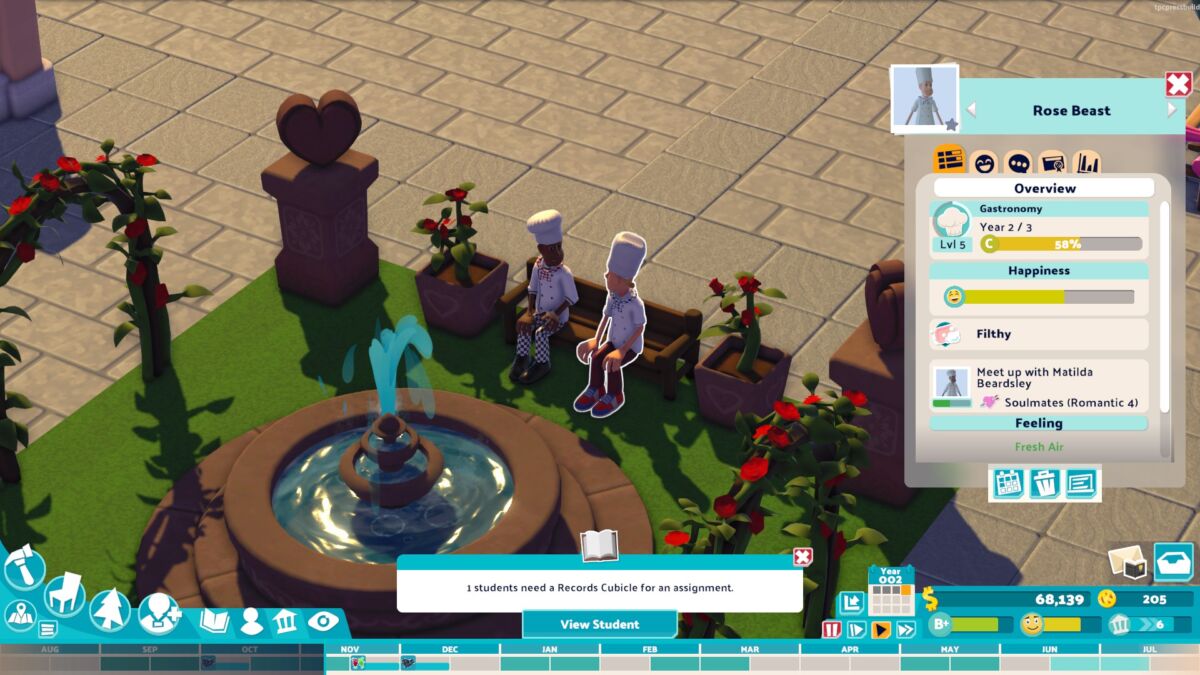
Task: Open the hammer build menu
Action: pos(22,568)
